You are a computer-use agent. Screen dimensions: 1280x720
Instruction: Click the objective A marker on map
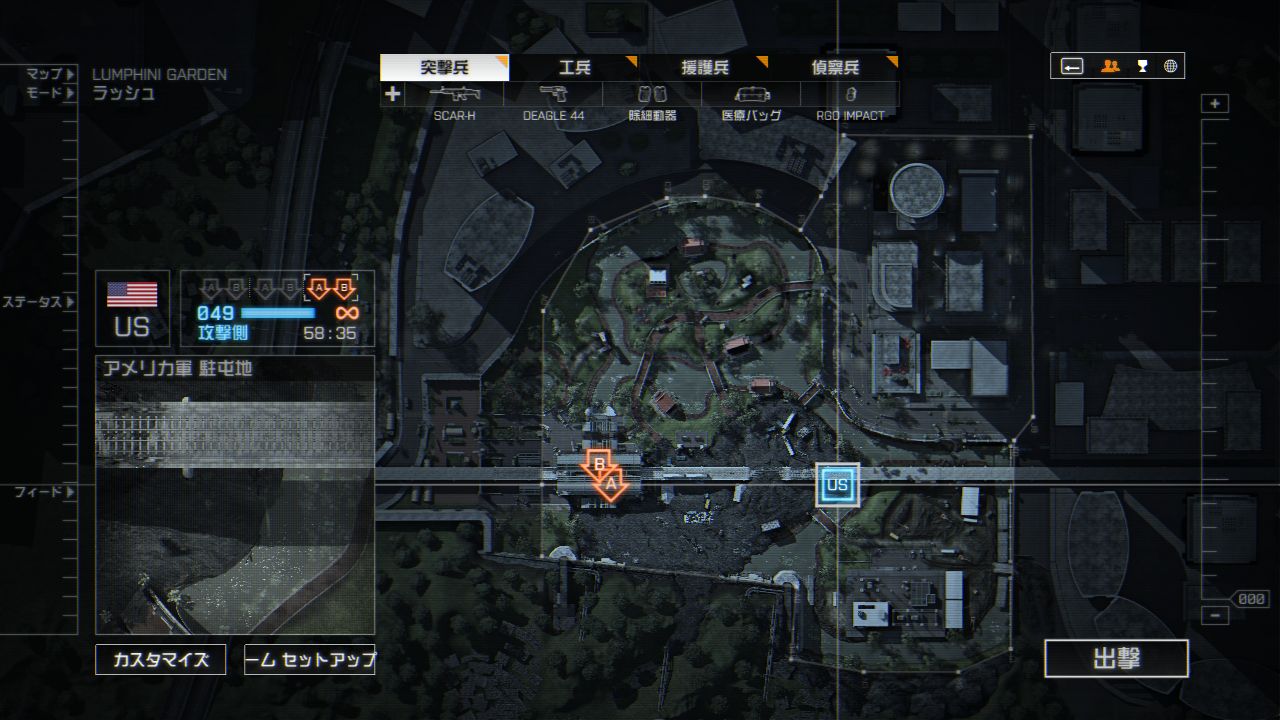[613, 485]
